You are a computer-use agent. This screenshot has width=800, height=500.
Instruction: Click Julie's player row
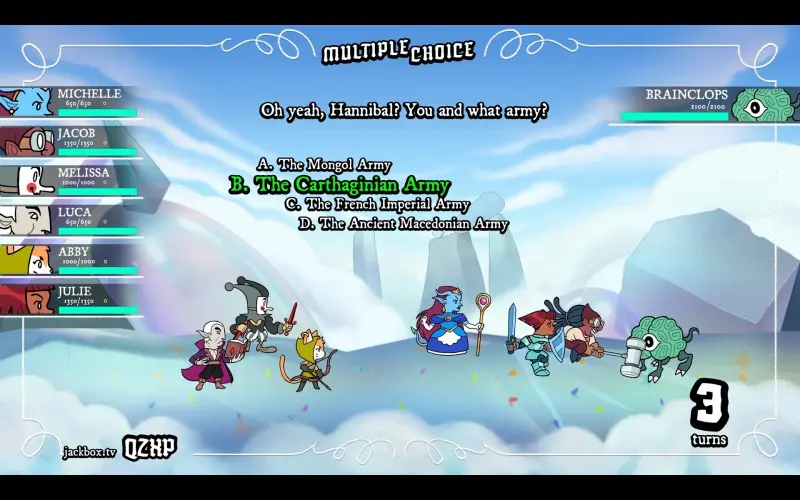coord(70,299)
